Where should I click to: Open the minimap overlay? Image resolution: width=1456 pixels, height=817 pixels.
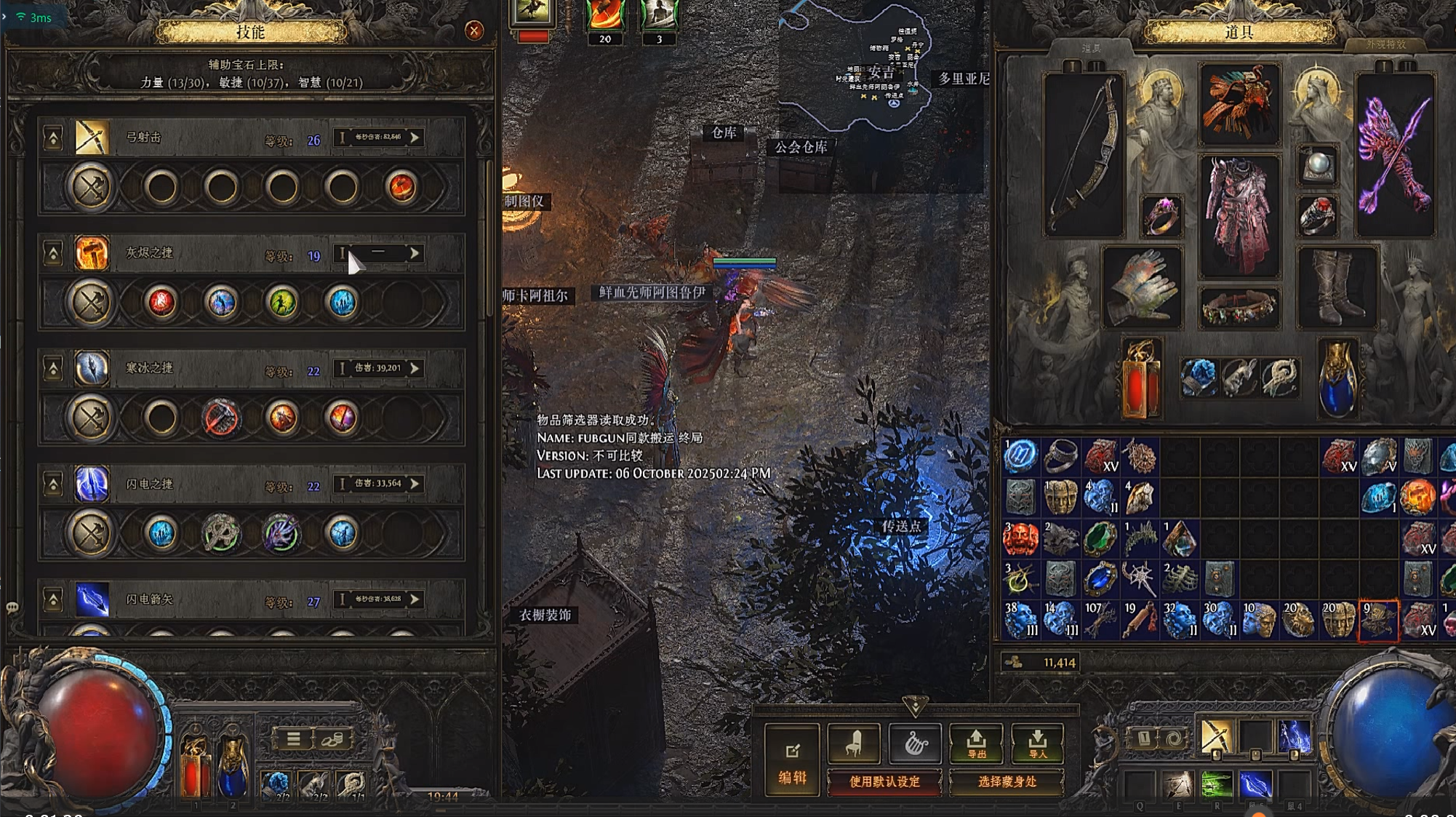[x=880, y=73]
